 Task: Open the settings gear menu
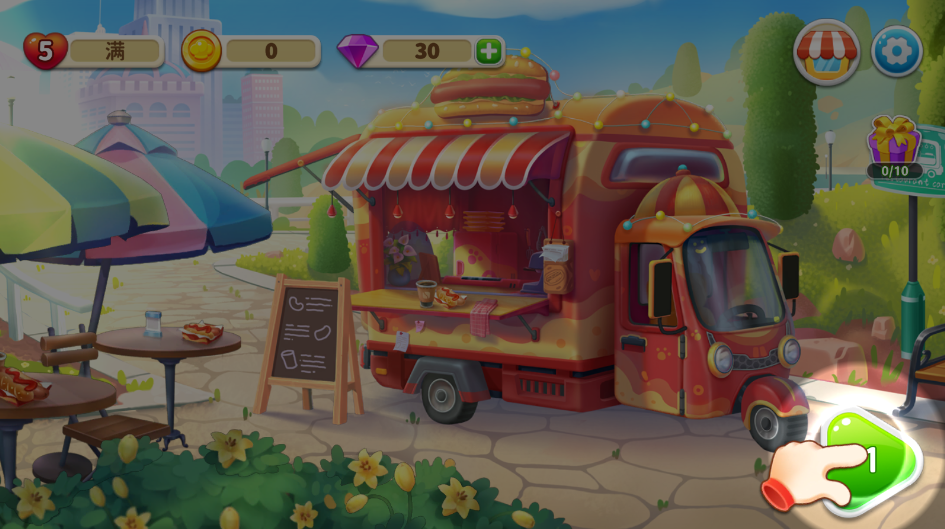pos(896,51)
